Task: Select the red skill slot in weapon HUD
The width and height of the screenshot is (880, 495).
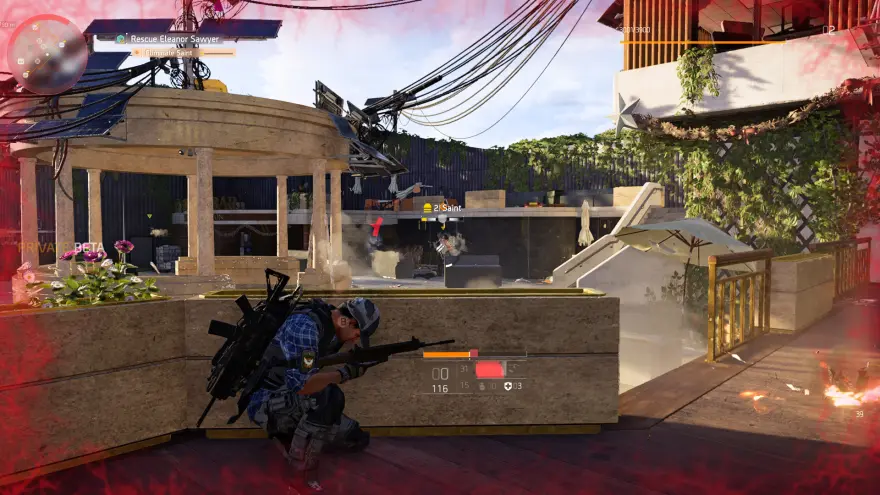Action: (489, 369)
